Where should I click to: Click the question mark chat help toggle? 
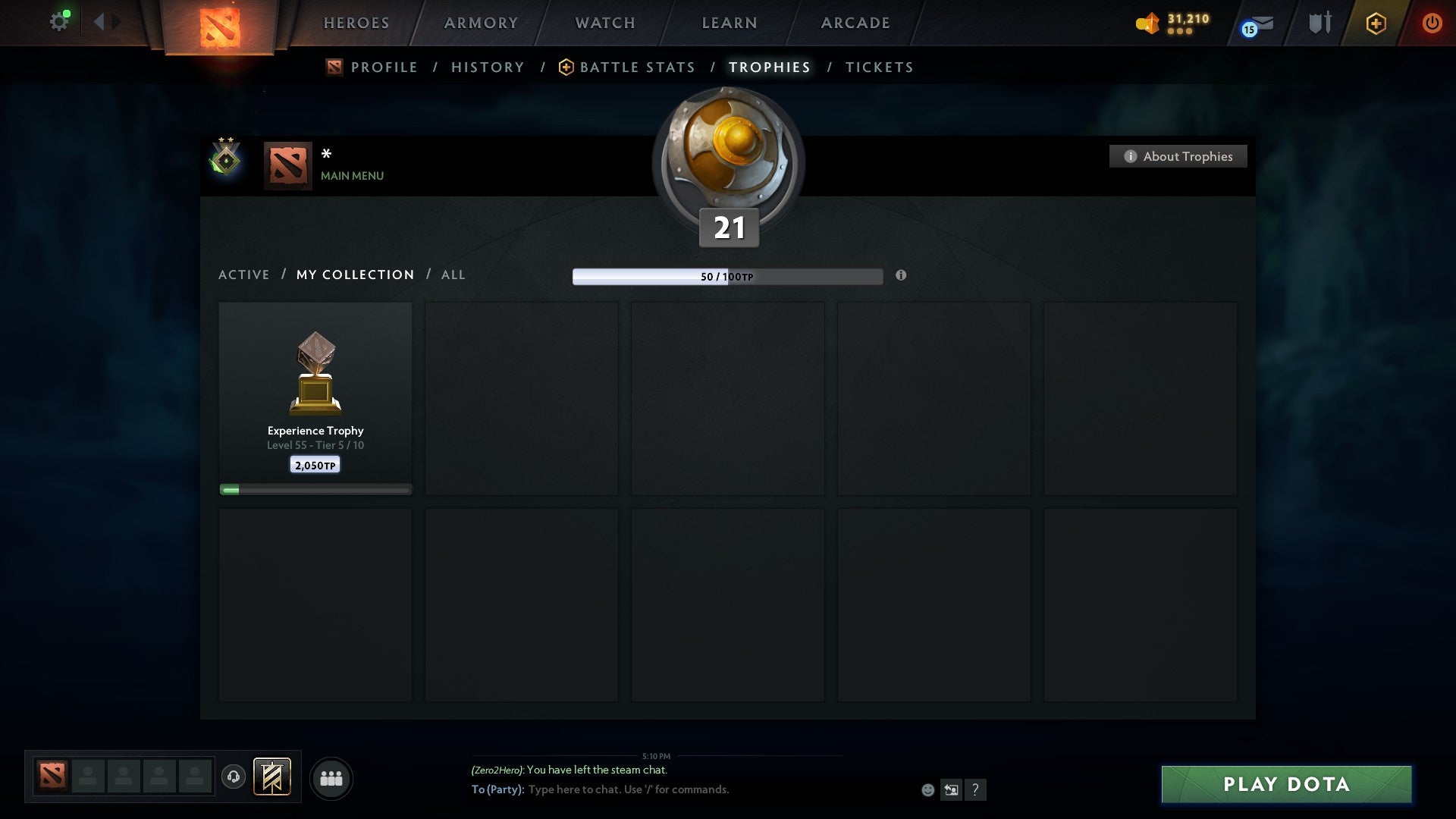coord(975,789)
